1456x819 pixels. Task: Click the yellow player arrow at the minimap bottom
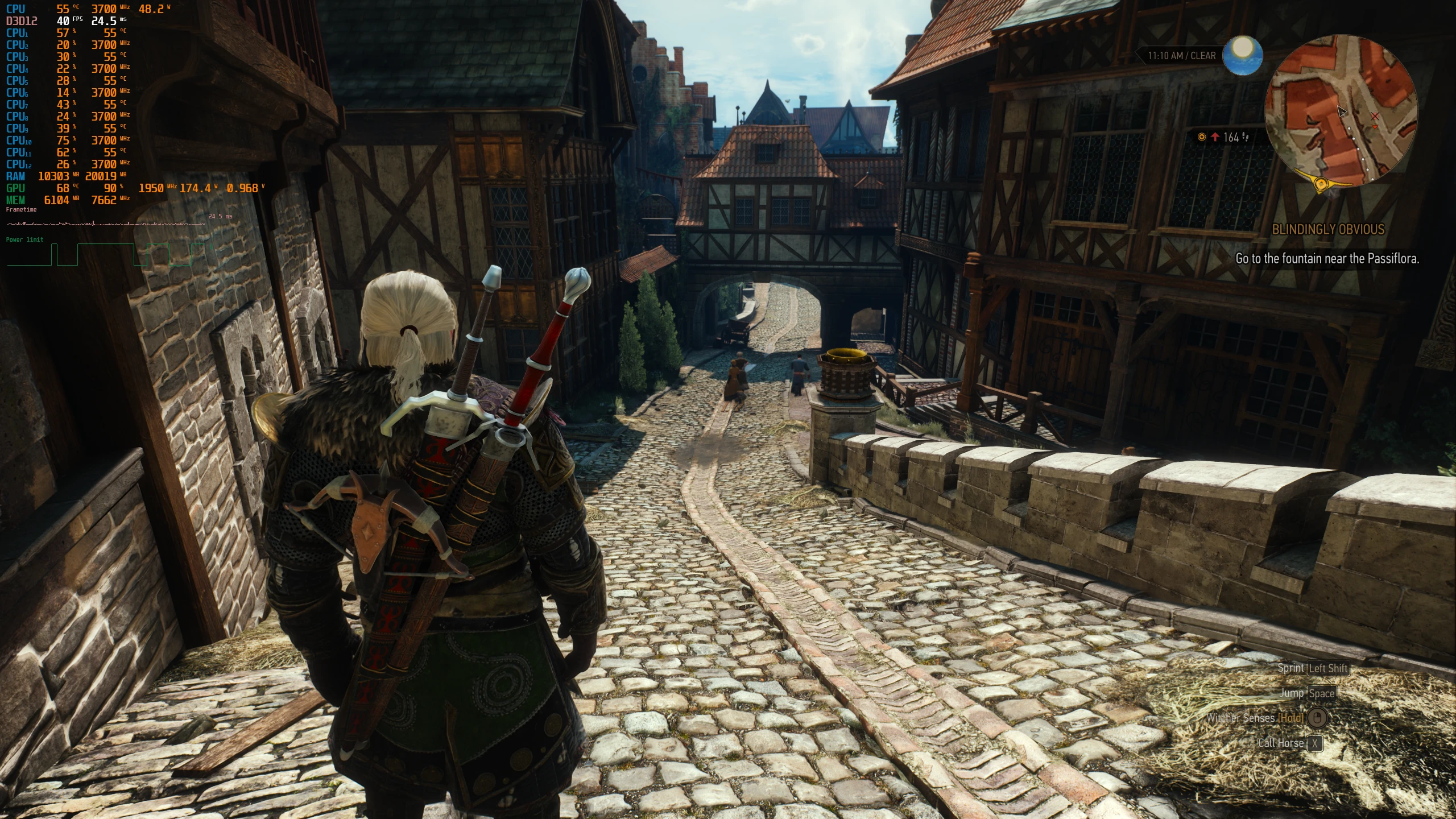(1321, 184)
